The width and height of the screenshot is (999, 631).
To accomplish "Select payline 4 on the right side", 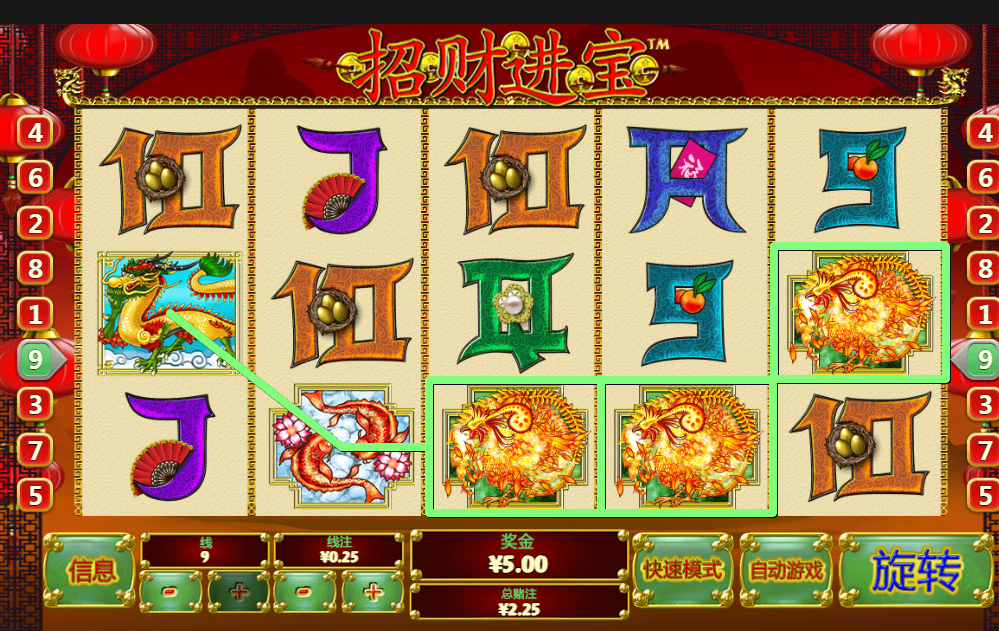I will click(984, 132).
